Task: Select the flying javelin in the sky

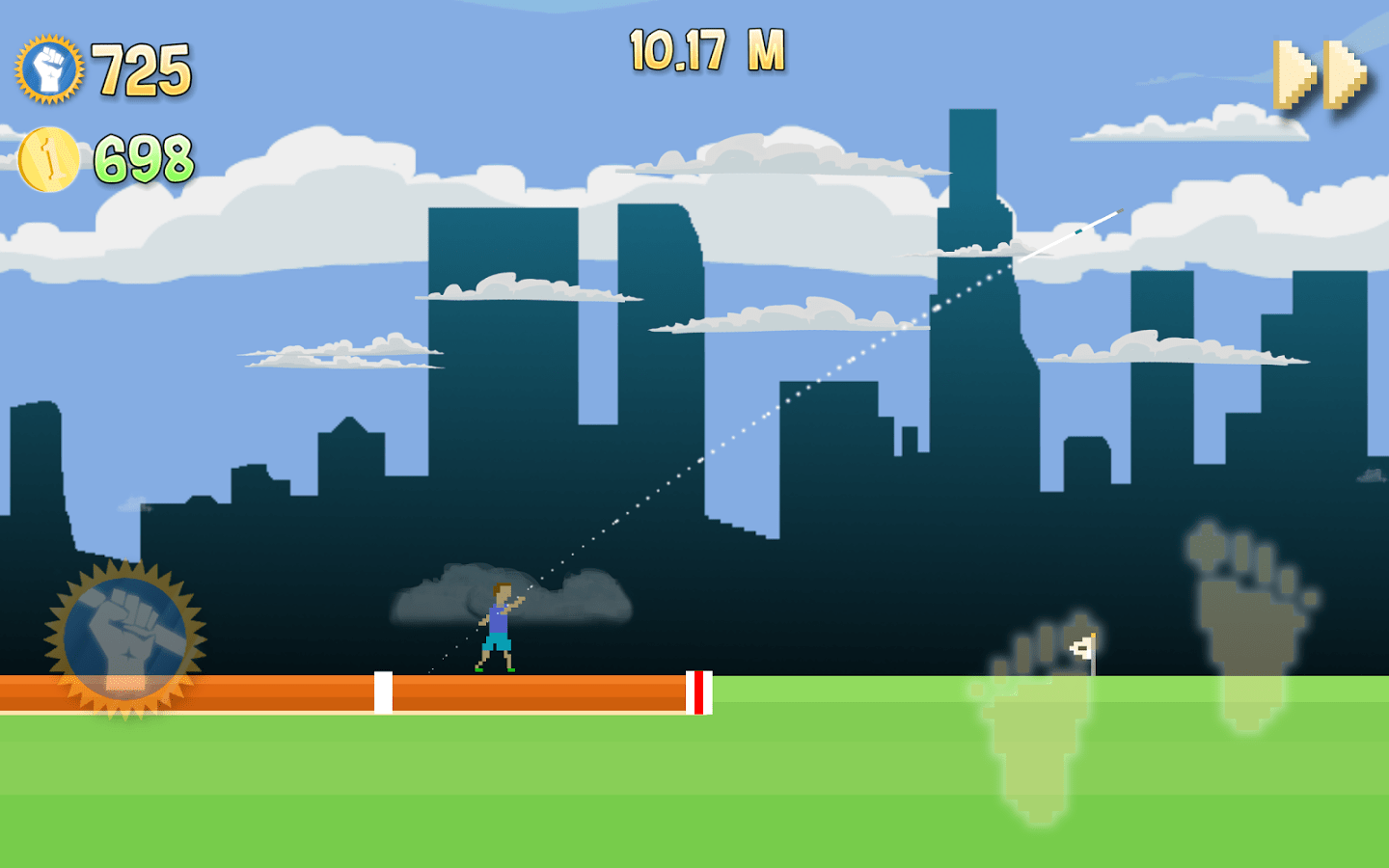Action: (x=1071, y=236)
